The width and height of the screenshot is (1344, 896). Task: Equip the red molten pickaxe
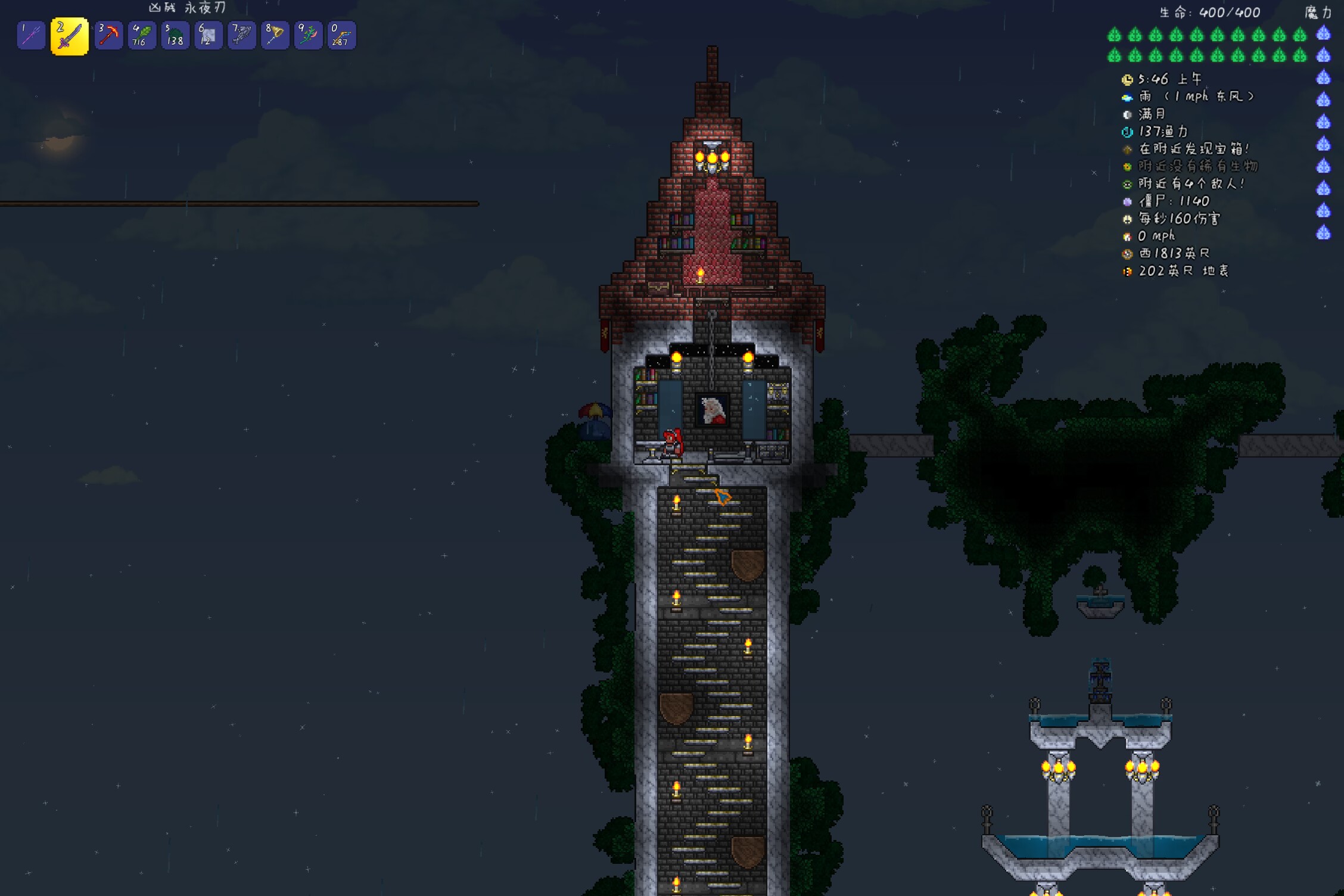pos(108,36)
